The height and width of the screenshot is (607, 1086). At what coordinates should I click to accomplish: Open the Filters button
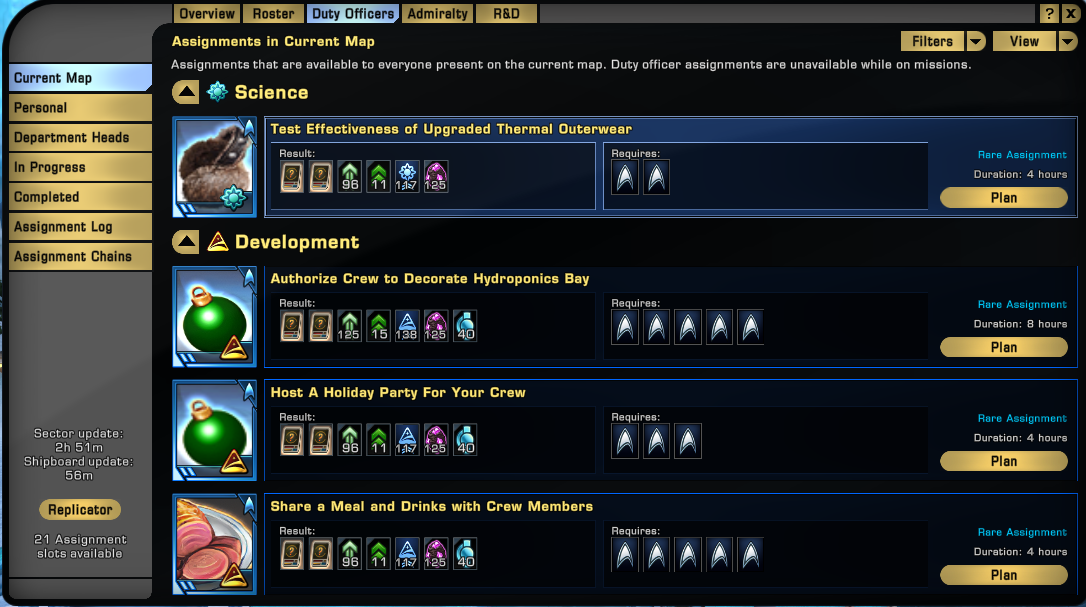click(932, 41)
